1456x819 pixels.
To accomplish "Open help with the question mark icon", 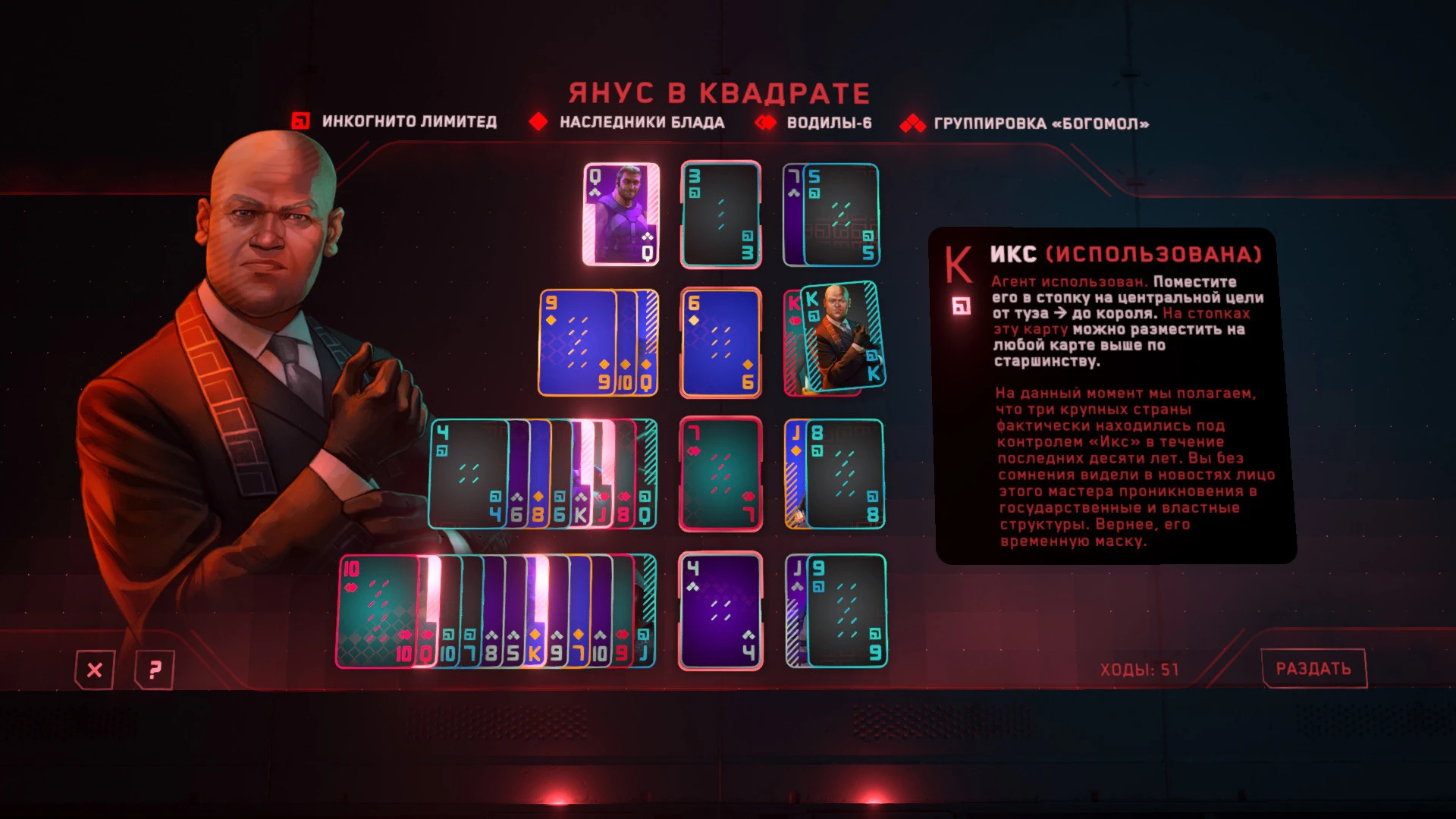I will click(154, 670).
